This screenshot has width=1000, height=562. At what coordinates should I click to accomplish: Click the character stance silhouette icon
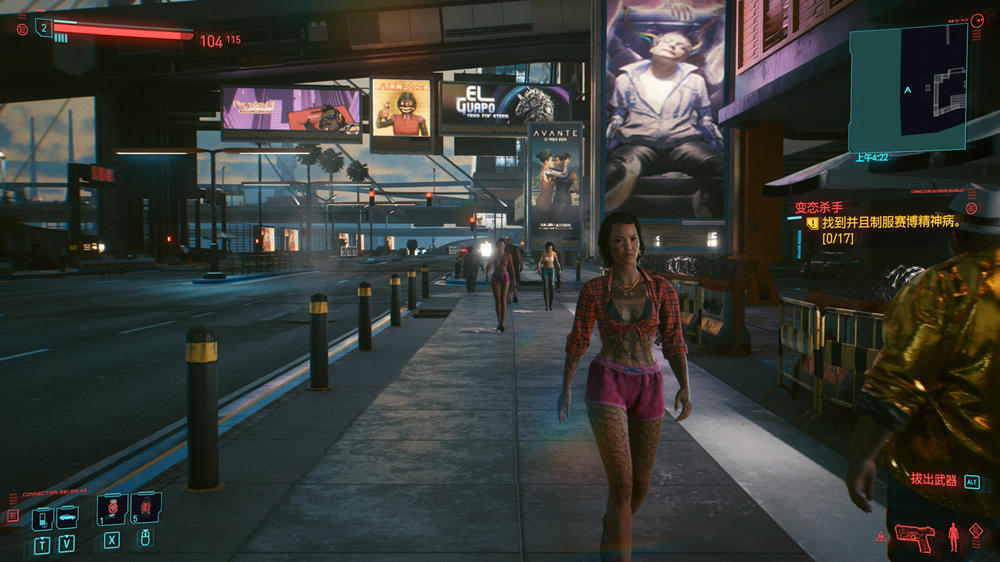point(953,537)
